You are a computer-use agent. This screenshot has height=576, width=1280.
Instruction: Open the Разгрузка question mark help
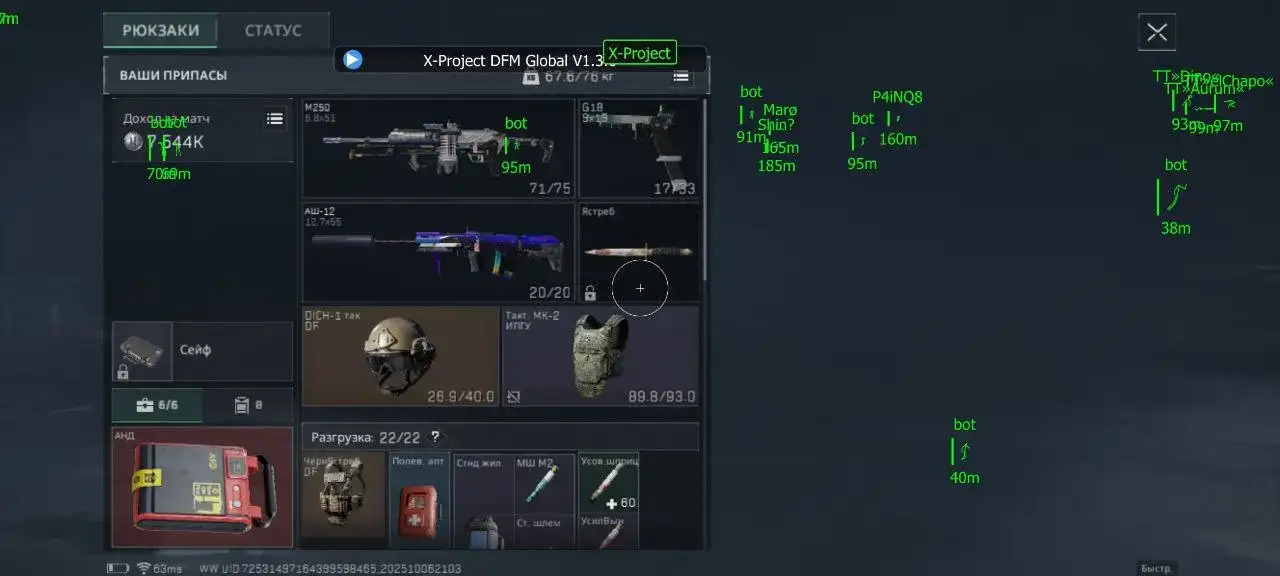435,437
